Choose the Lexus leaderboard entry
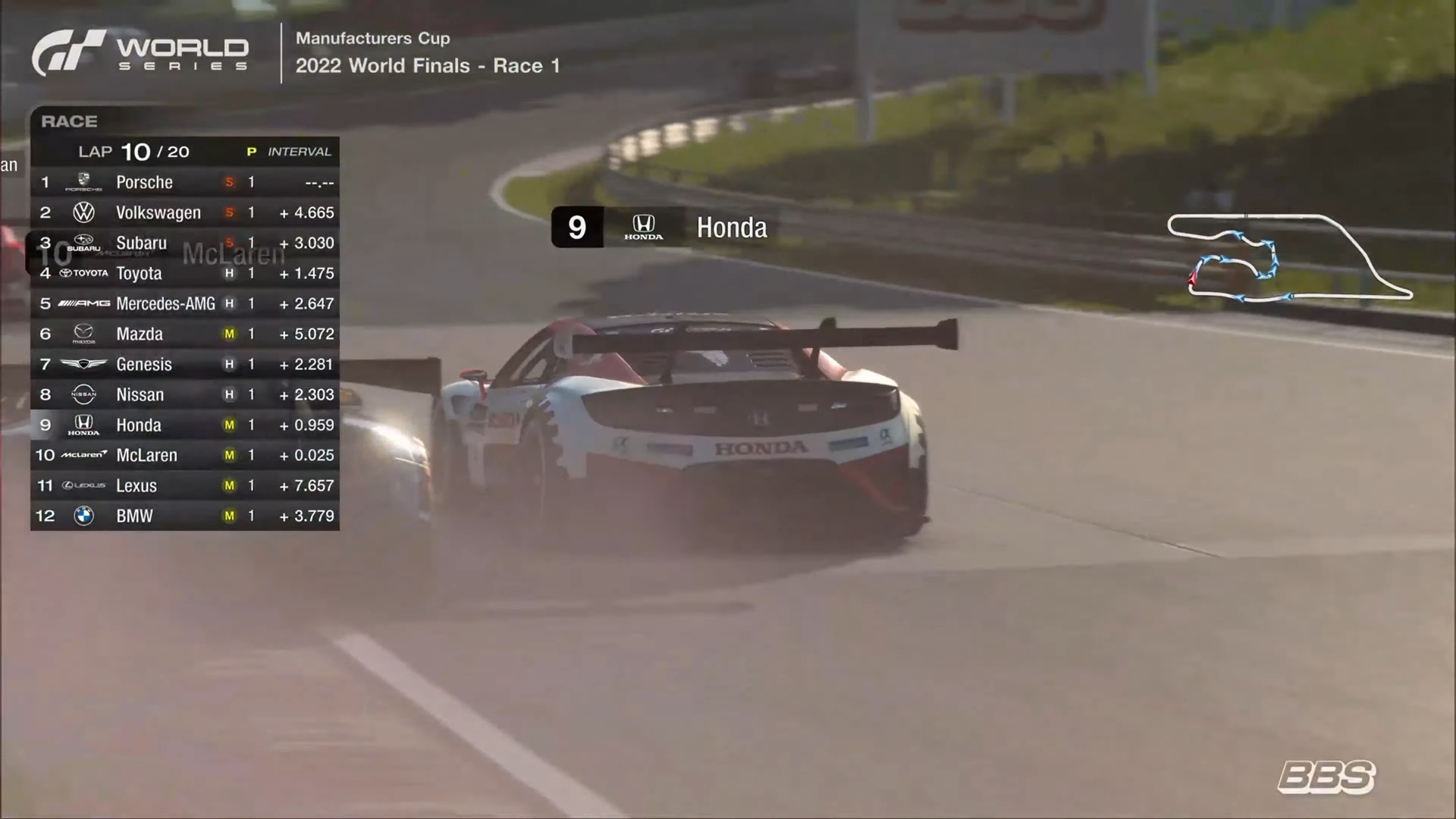Screen dimensions: 1456x819 click(184, 485)
